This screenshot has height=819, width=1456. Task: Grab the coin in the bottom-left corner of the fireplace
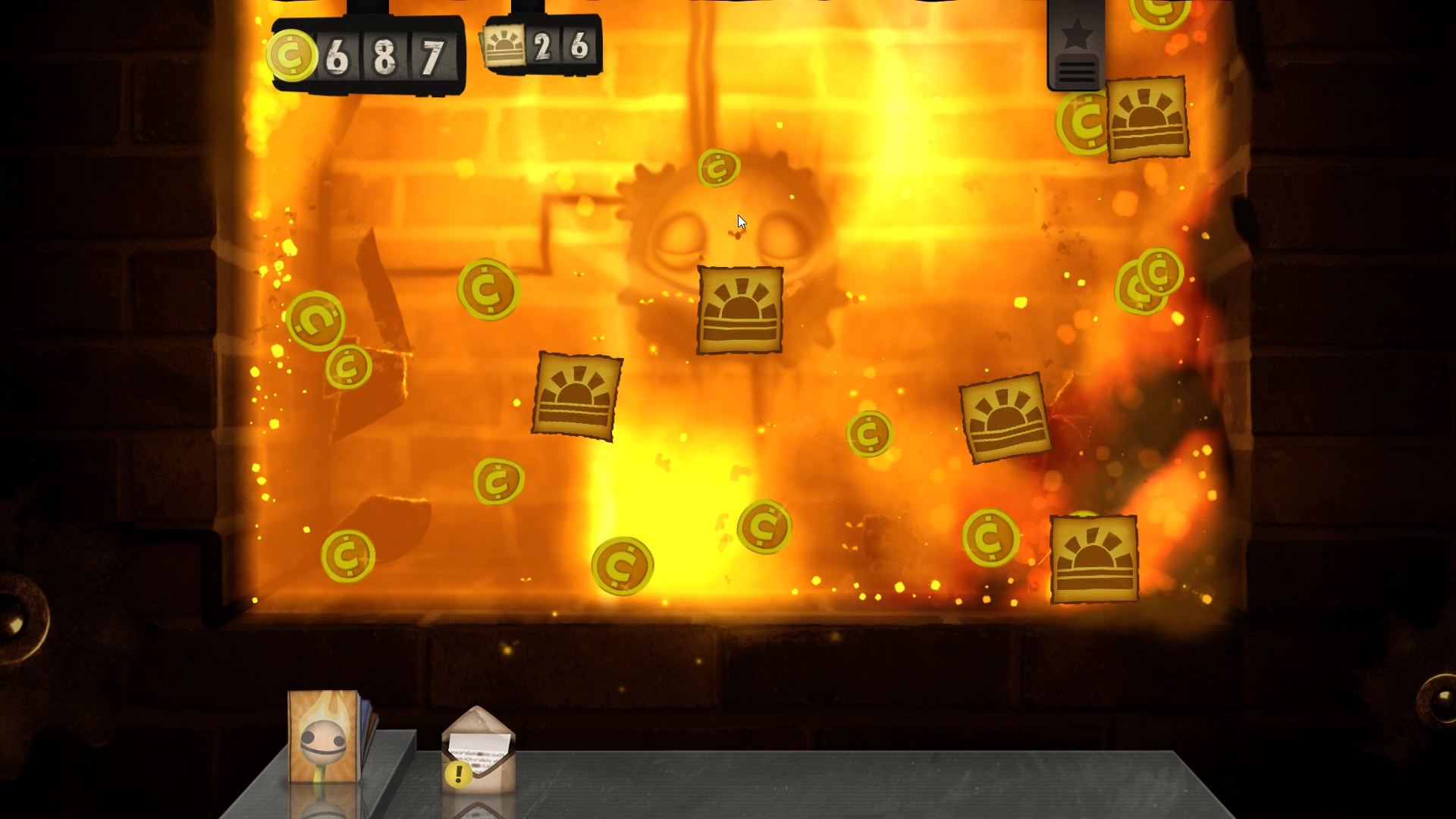349,556
